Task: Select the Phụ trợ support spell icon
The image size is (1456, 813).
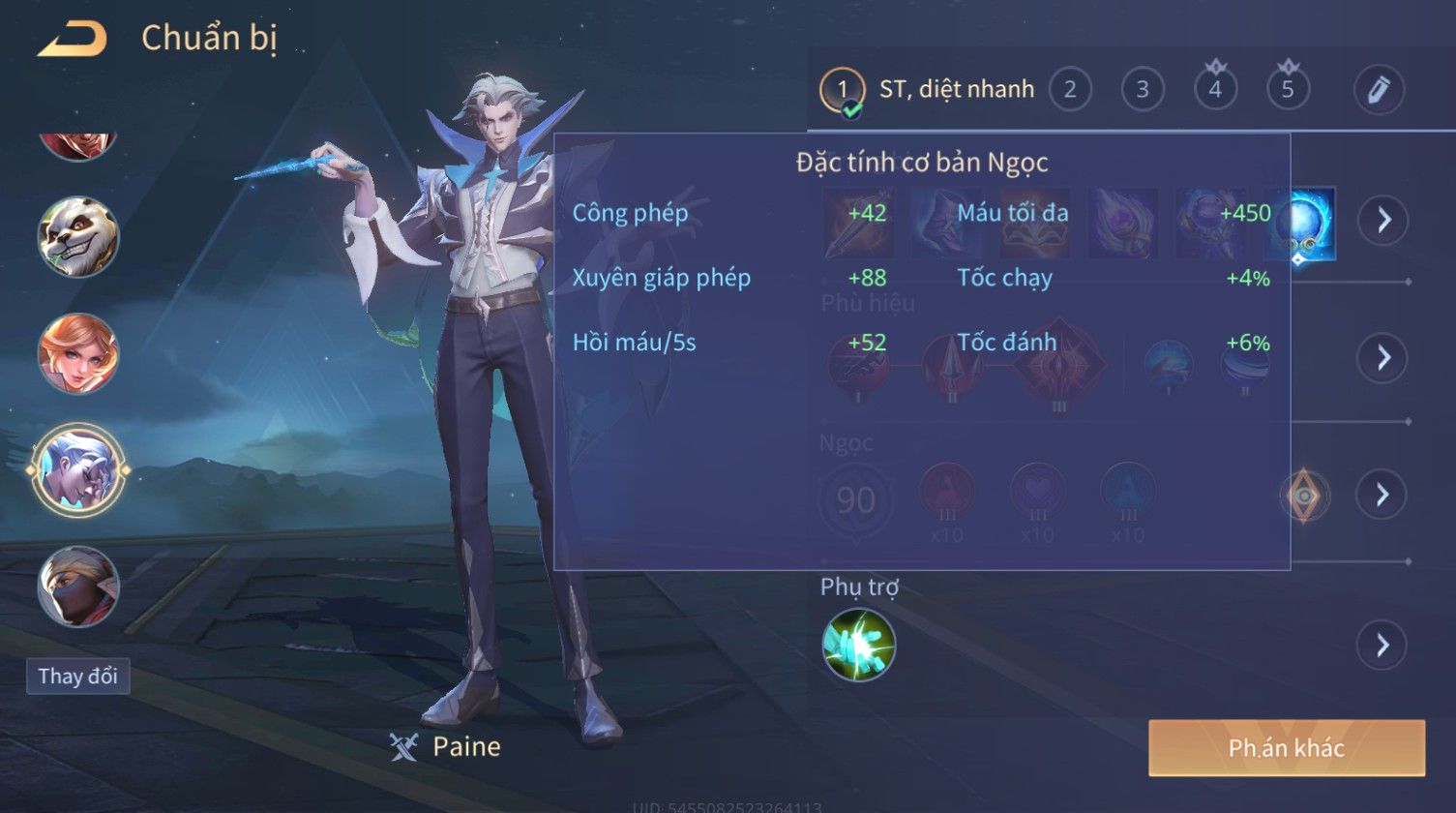Action: [858, 645]
